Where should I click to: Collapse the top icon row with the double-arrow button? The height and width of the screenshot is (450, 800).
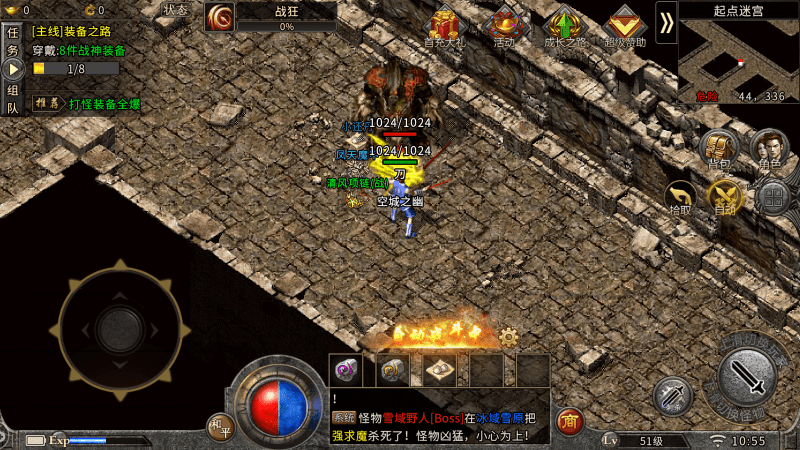coord(666,22)
